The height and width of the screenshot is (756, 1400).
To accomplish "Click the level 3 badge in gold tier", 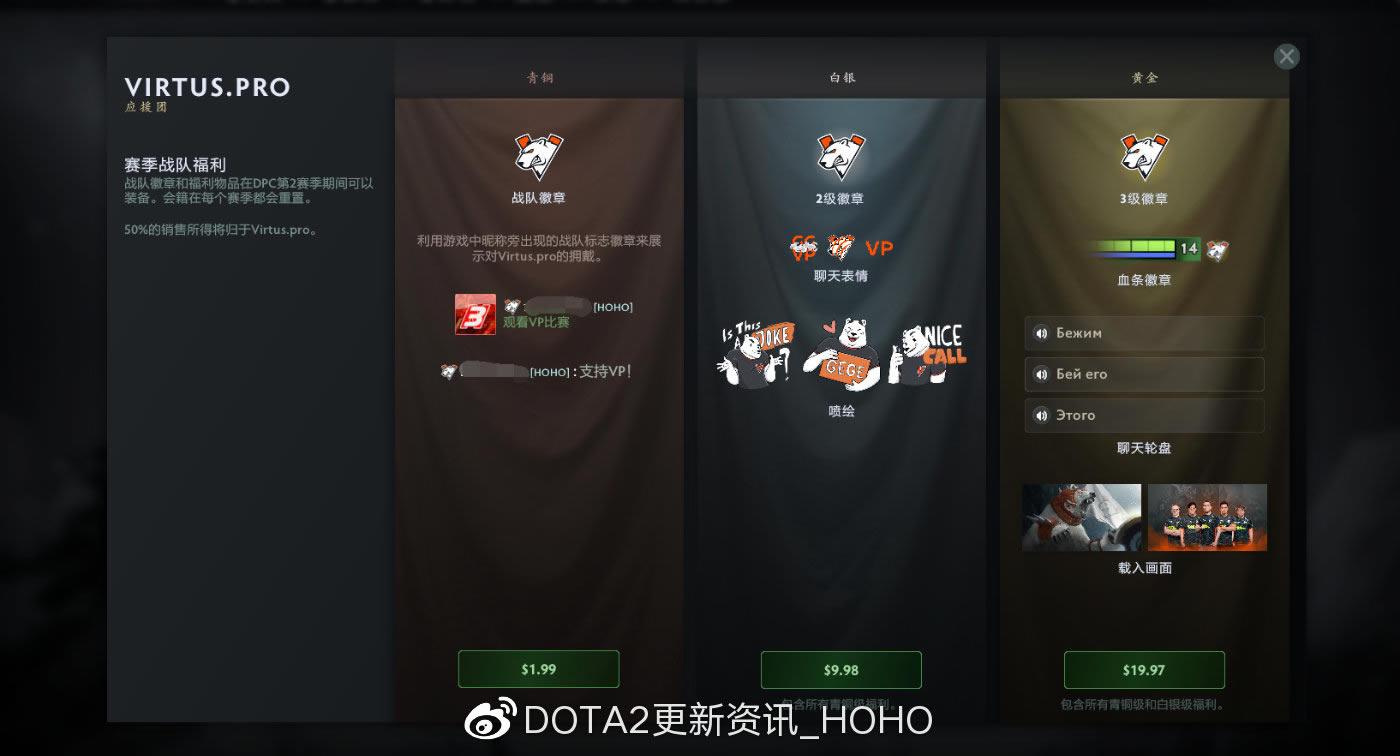I will pos(1143,155).
